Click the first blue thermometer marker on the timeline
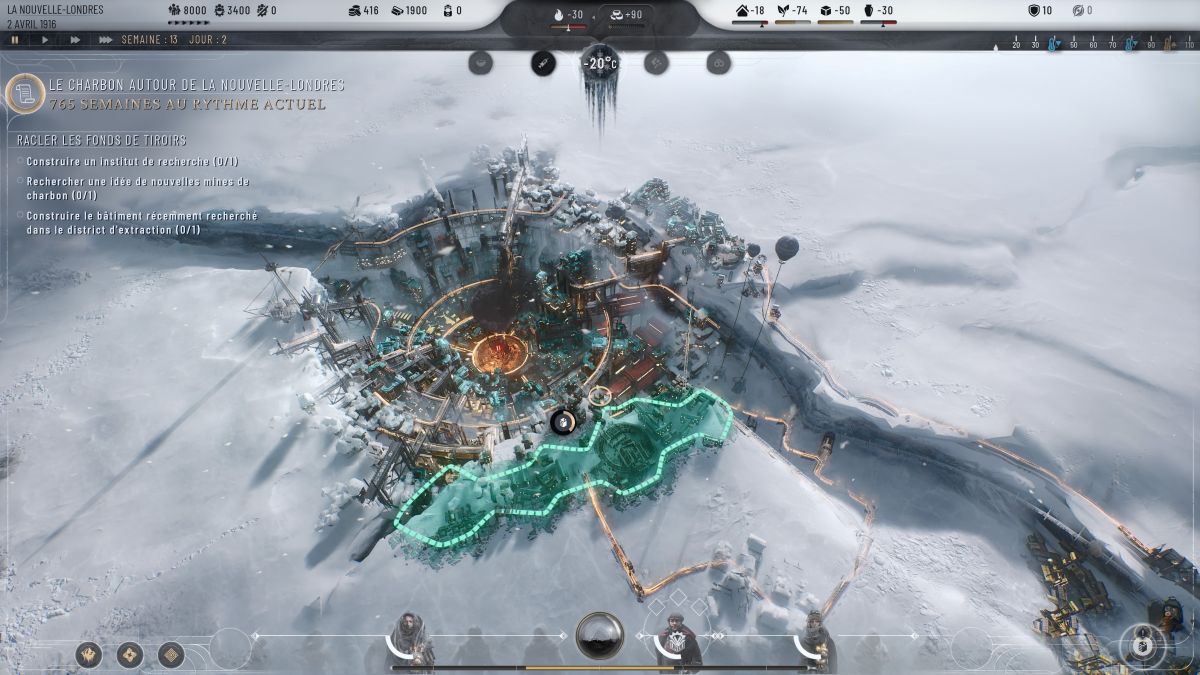This screenshot has width=1200, height=675. (x=1053, y=45)
